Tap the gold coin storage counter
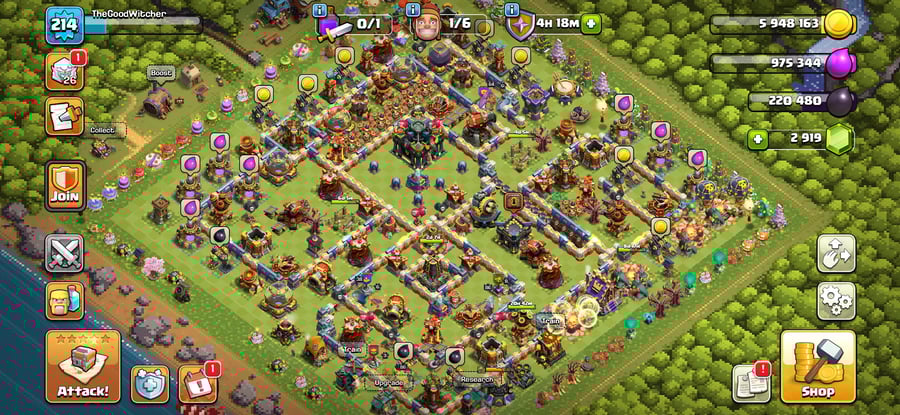 (780, 24)
